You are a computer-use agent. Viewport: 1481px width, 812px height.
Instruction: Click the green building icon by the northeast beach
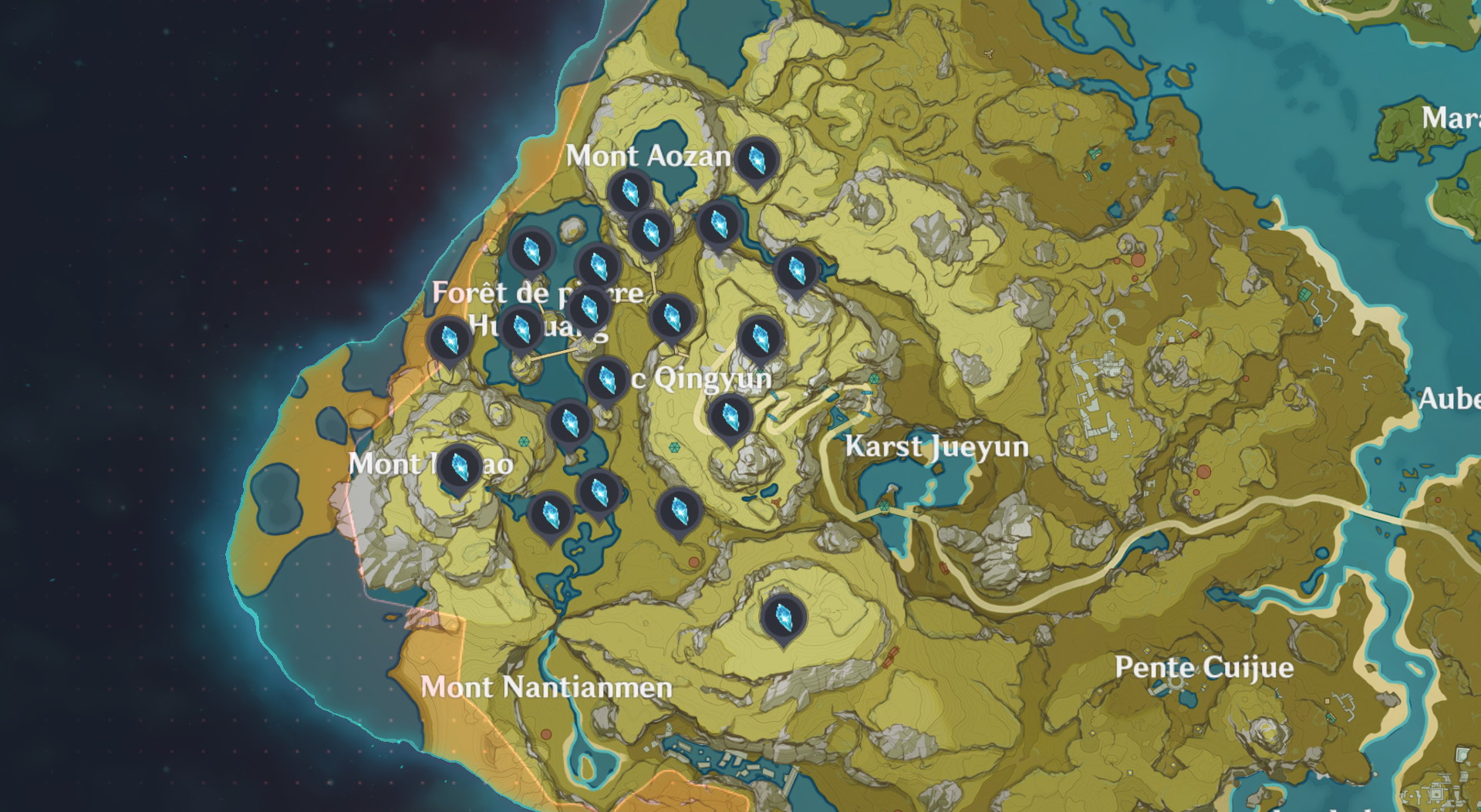click(x=1306, y=294)
